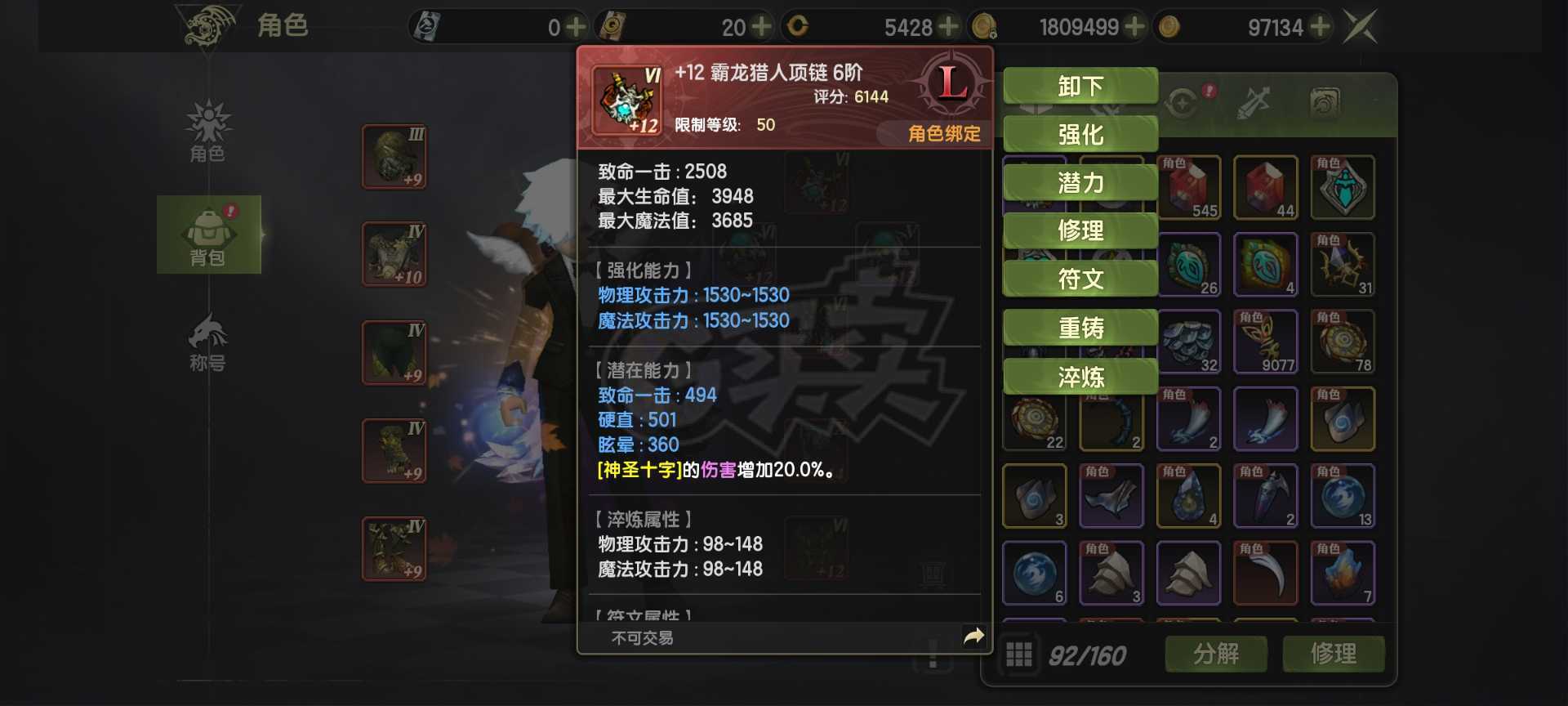Choose the 重铸 recast option
This screenshot has height=706, width=1568.
[1080, 328]
